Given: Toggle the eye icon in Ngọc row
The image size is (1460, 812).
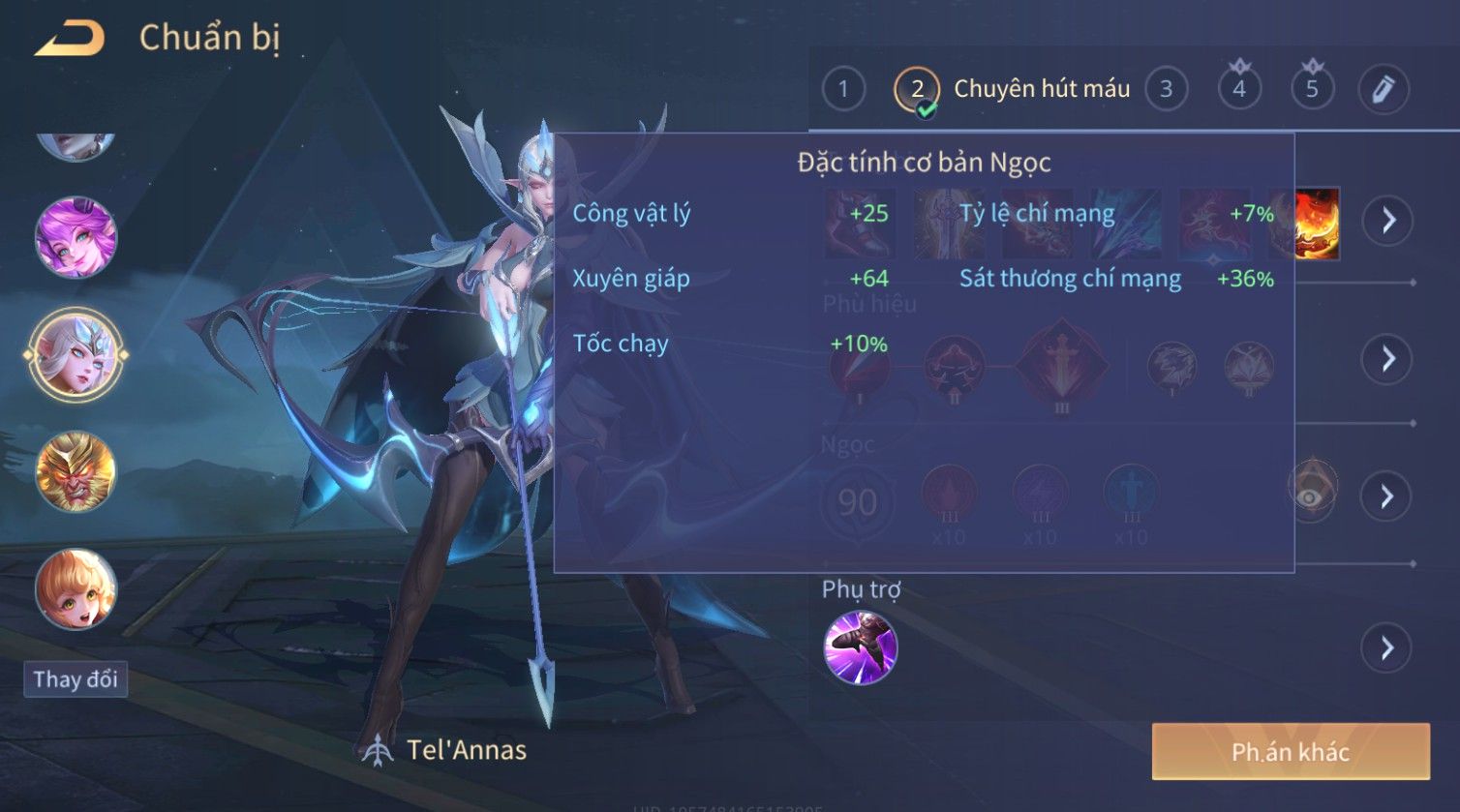Looking at the screenshot, I should pyautogui.click(x=1311, y=494).
